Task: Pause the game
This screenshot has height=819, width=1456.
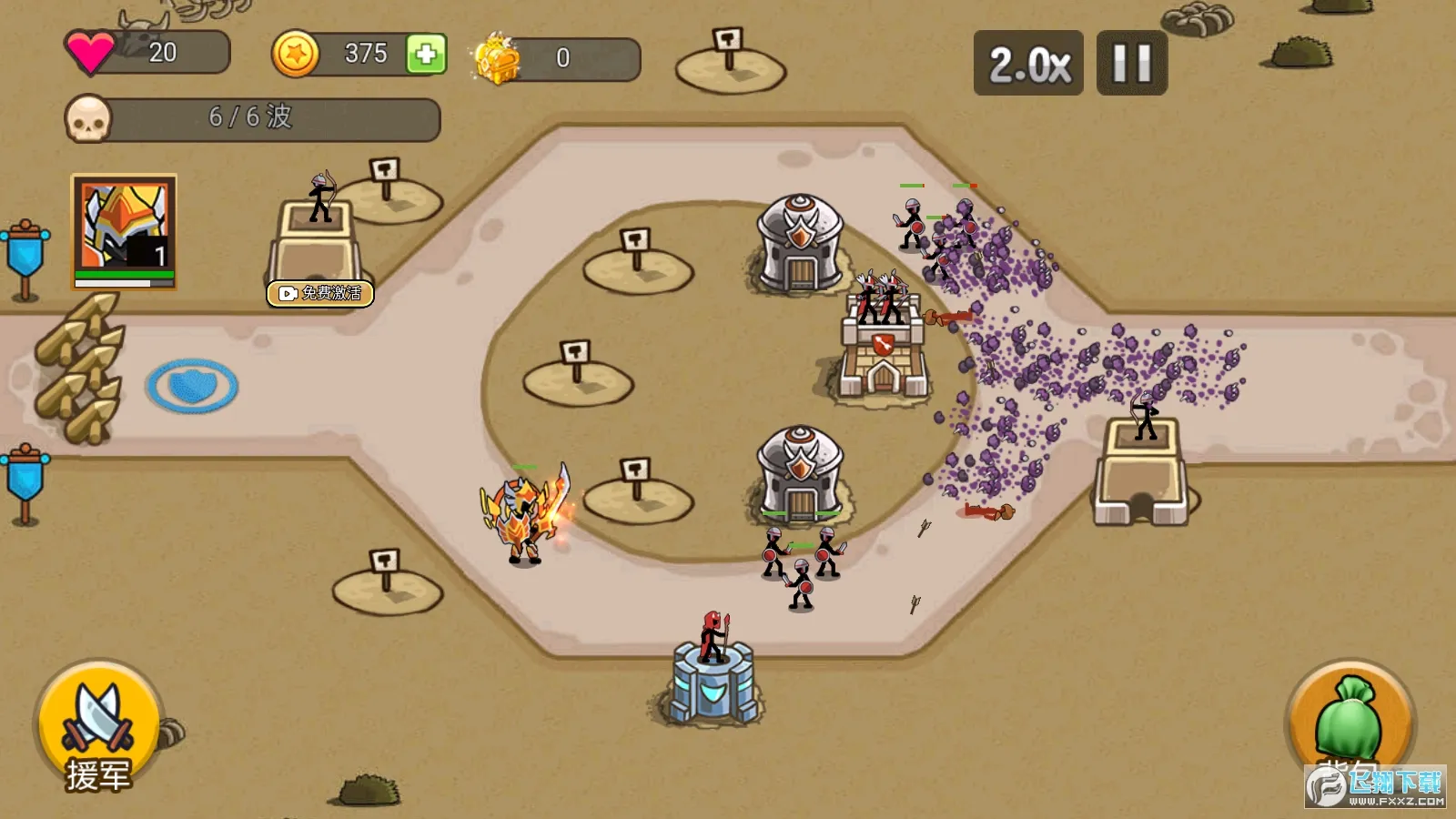Action: [1131, 64]
